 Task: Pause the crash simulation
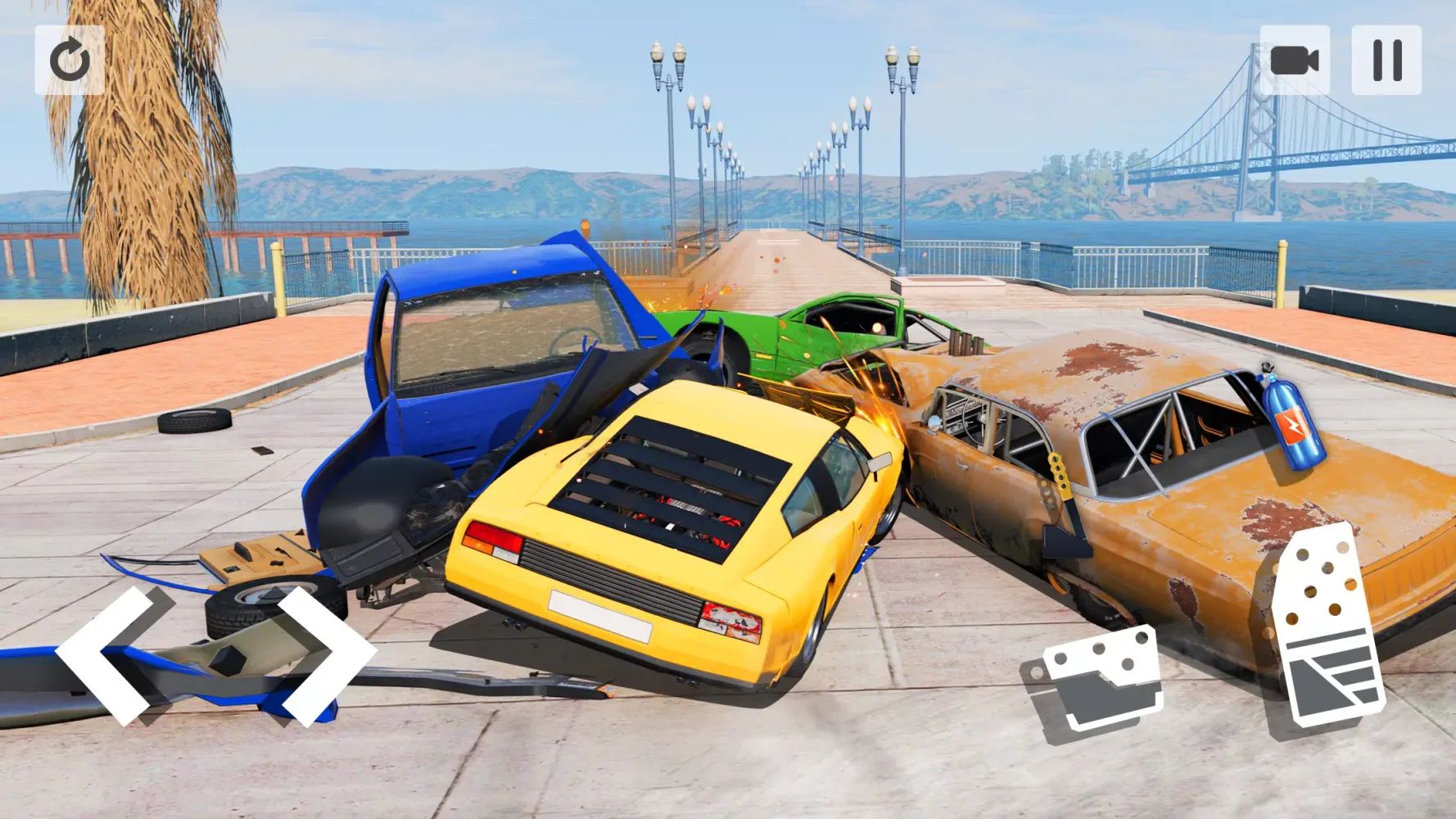(x=1386, y=61)
